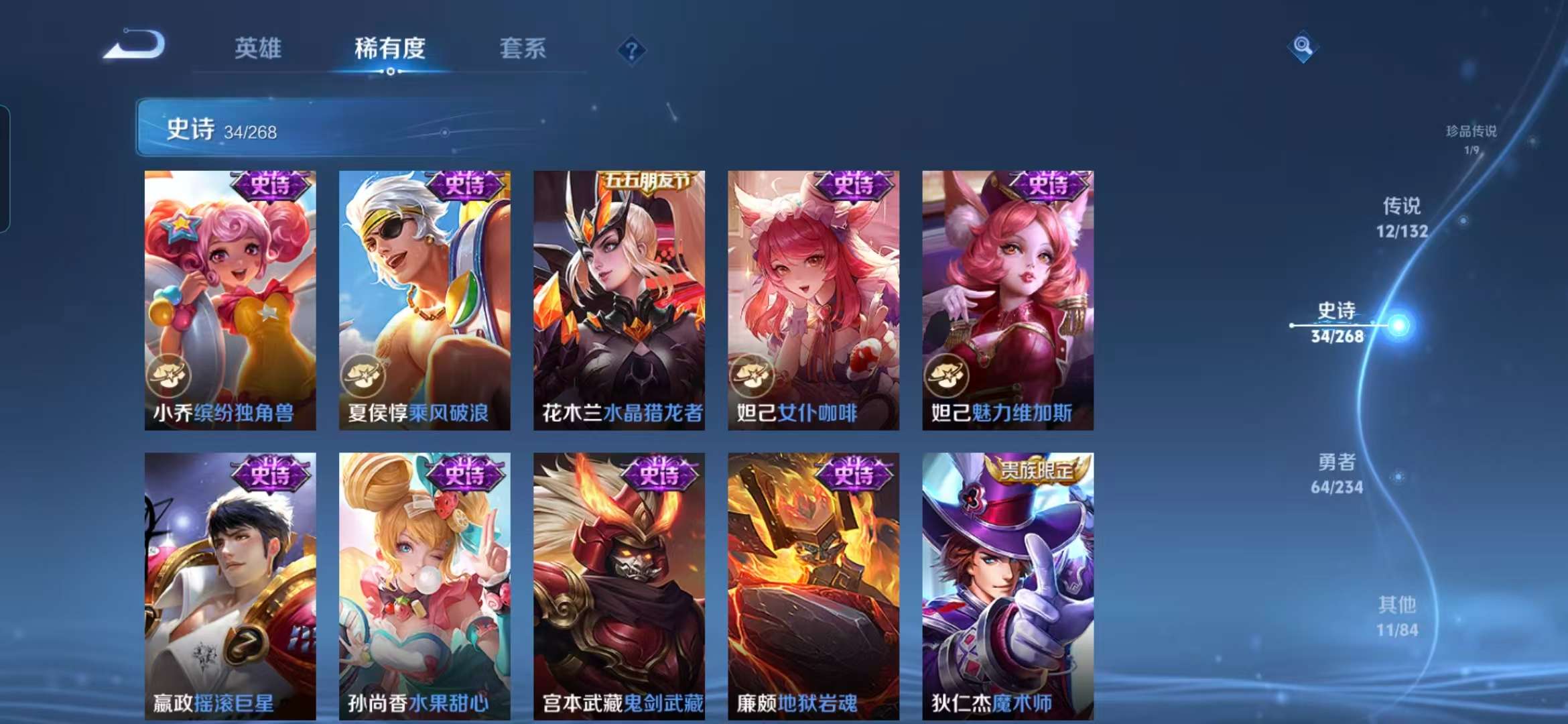
Task: Tap the help question mark icon
Action: (631, 49)
